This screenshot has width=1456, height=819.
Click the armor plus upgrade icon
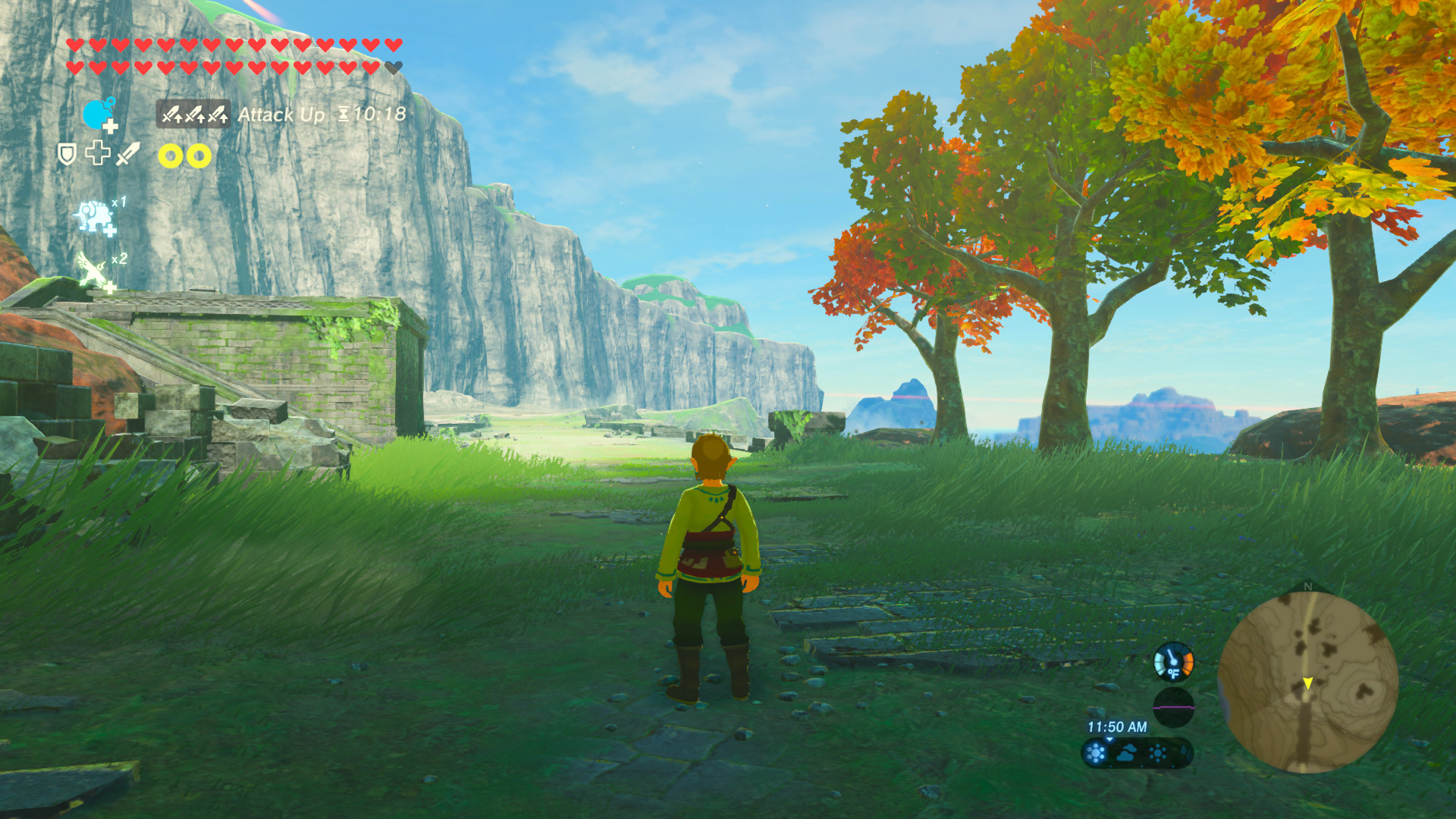pos(99,154)
